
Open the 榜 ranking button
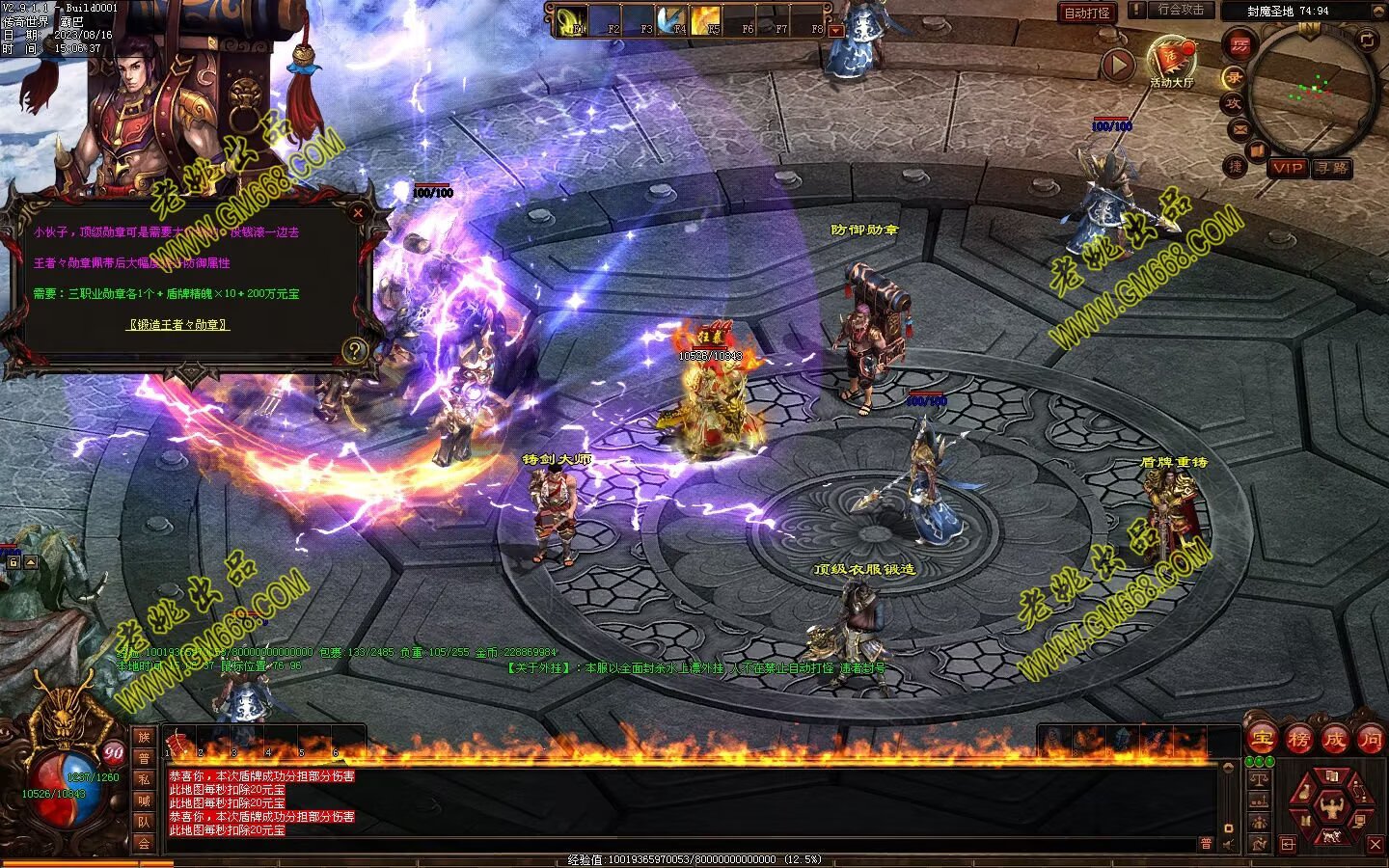(x=1298, y=740)
